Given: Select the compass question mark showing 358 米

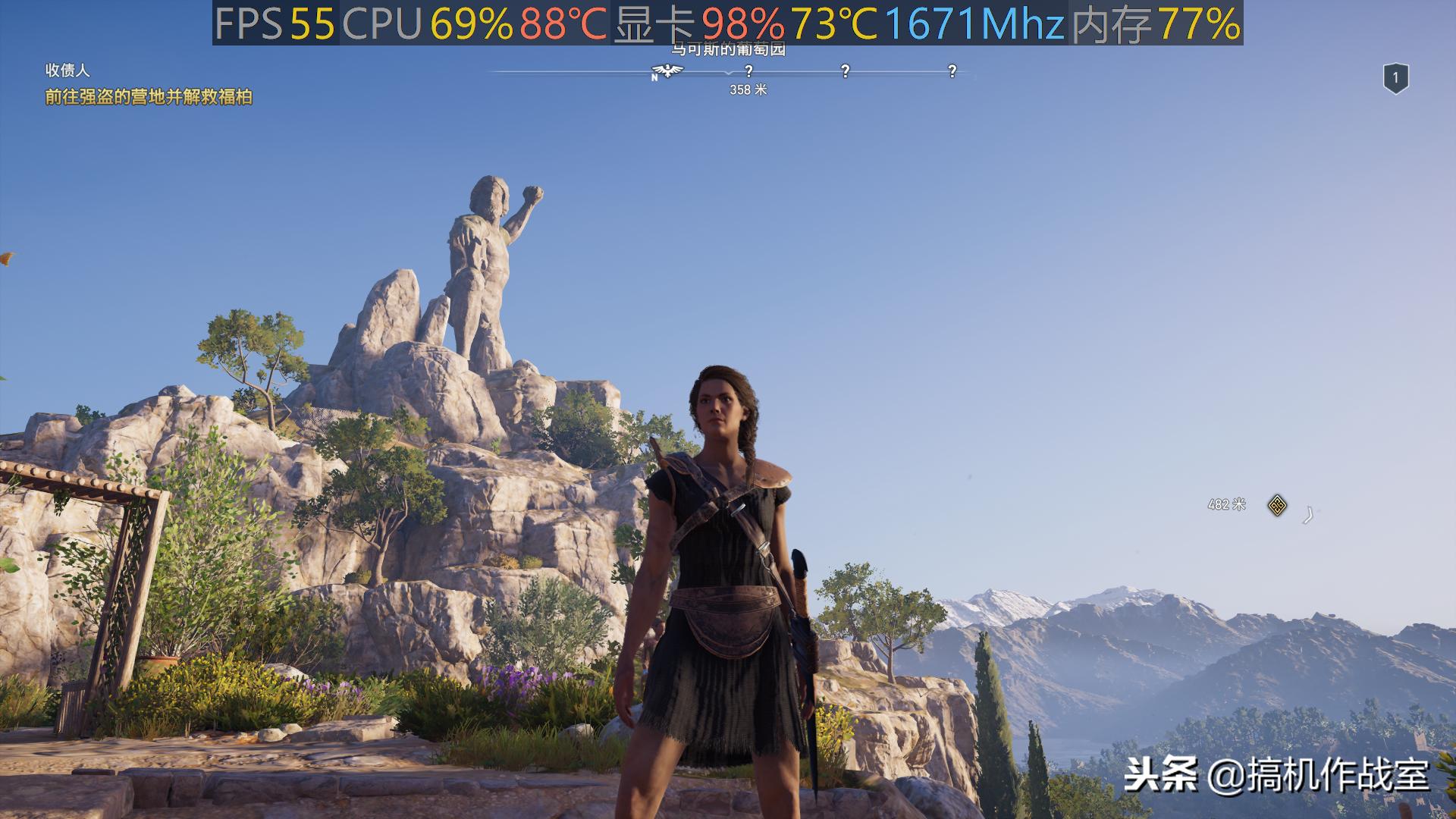Looking at the screenshot, I should click(748, 71).
